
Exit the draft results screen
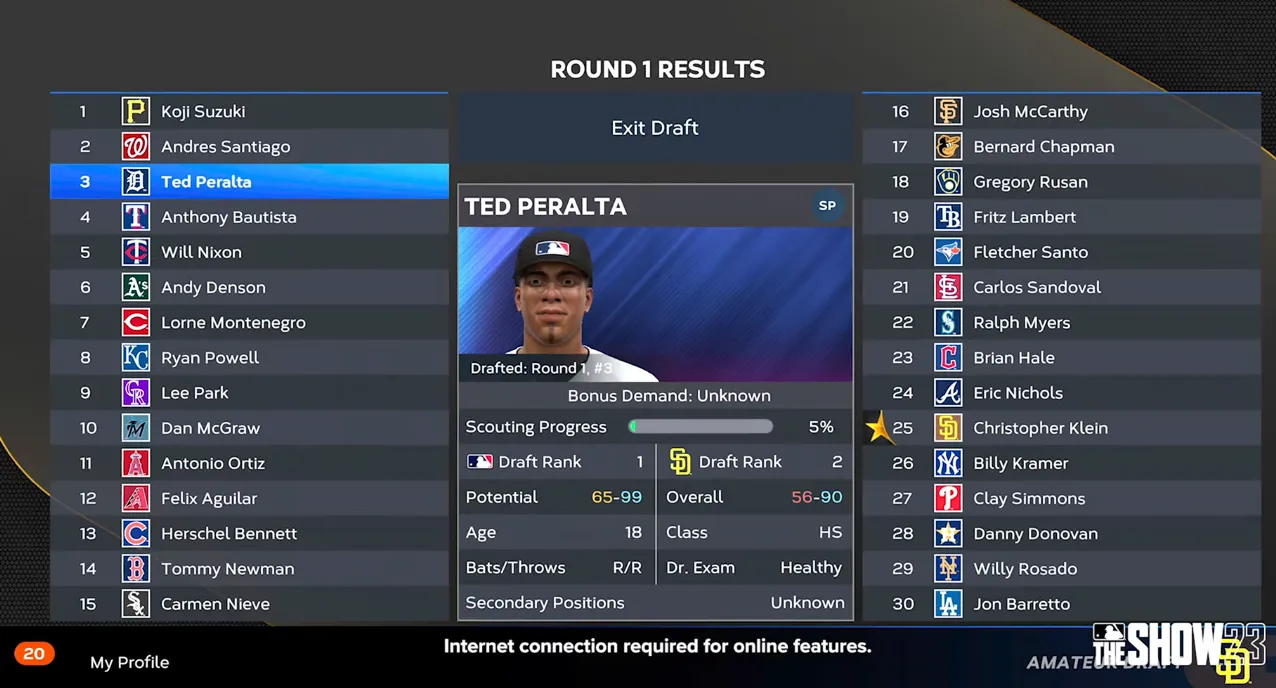point(655,128)
